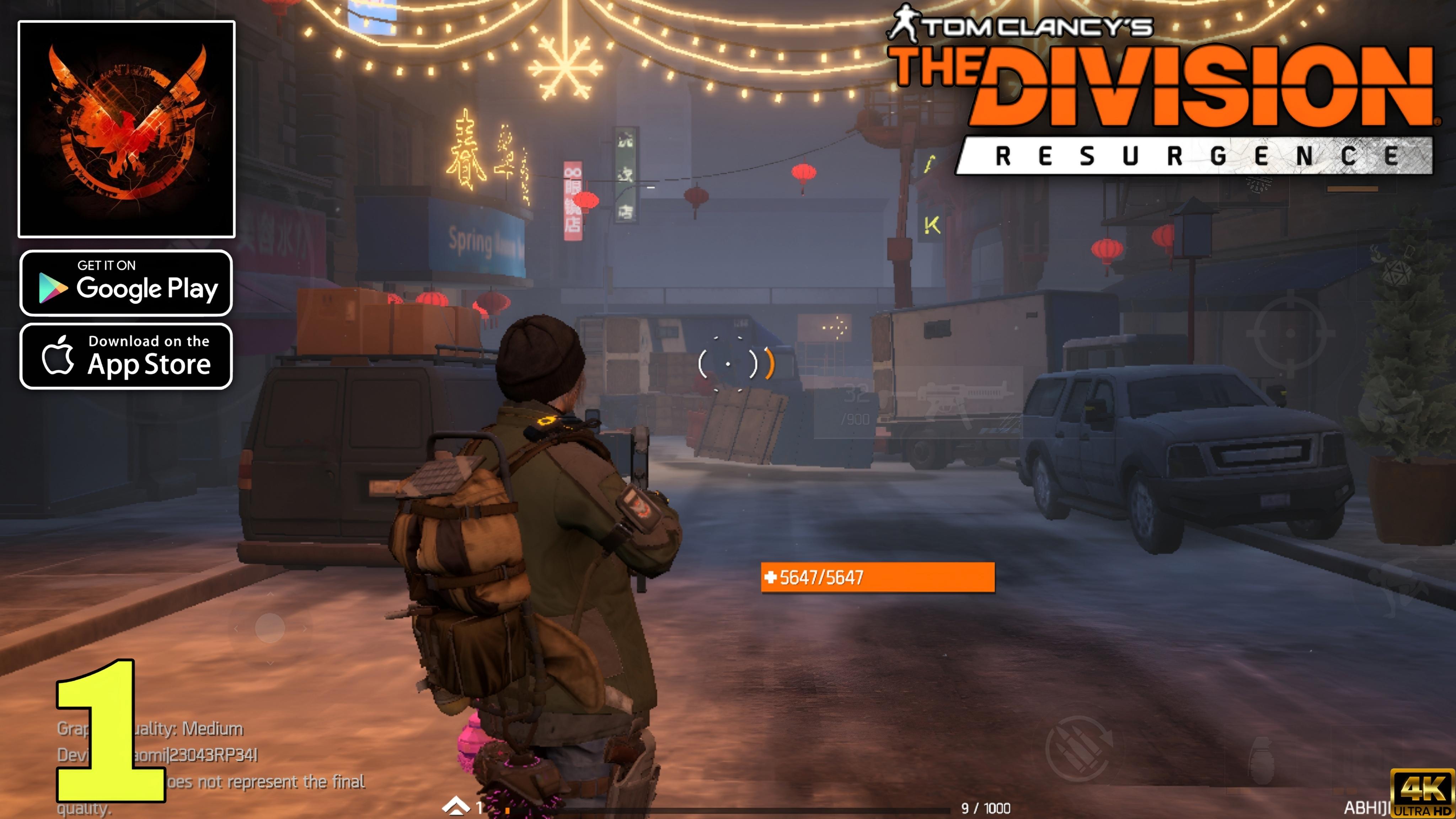Tap the virtual movement joystick knob

[269, 627]
